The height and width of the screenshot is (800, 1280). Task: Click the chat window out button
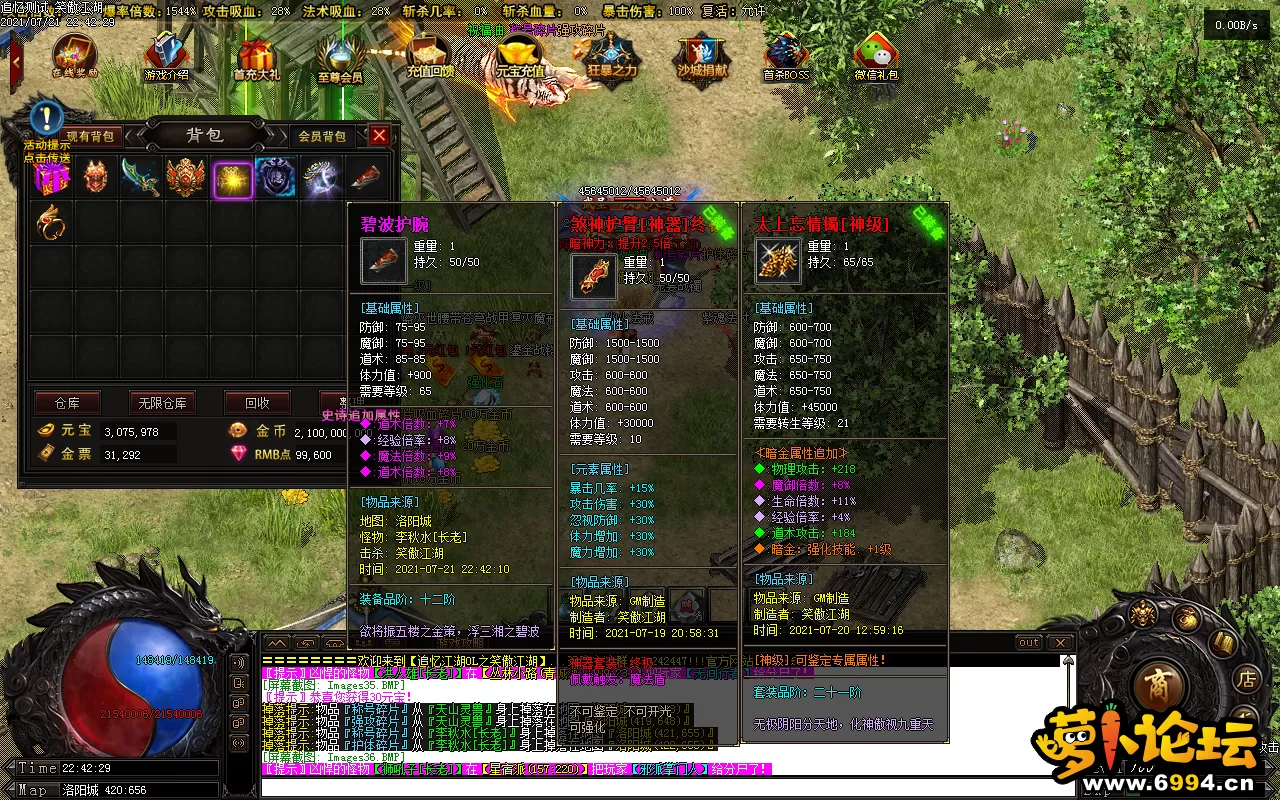point(1029,642)
